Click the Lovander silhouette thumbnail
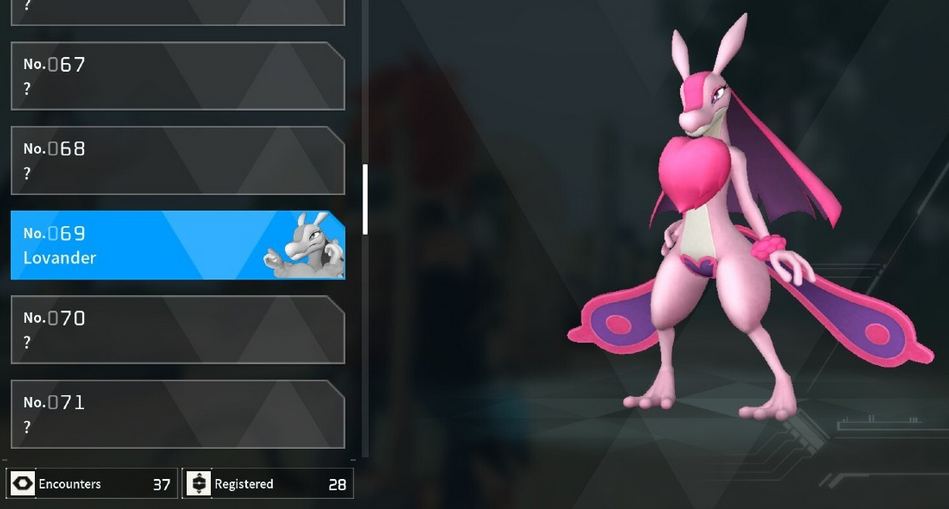Image resolution: width=949 pixels, height=509 pixels. (x=302, y=245)
